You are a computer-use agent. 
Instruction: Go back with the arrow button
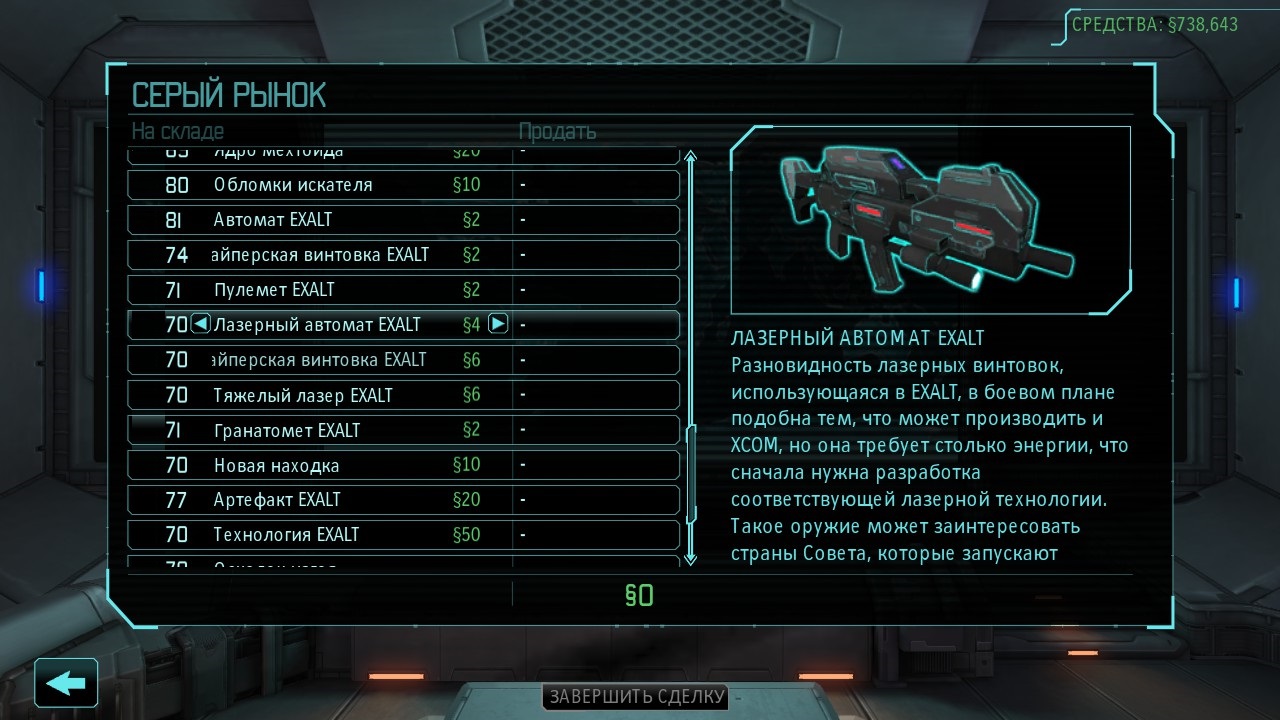[66, 683]
